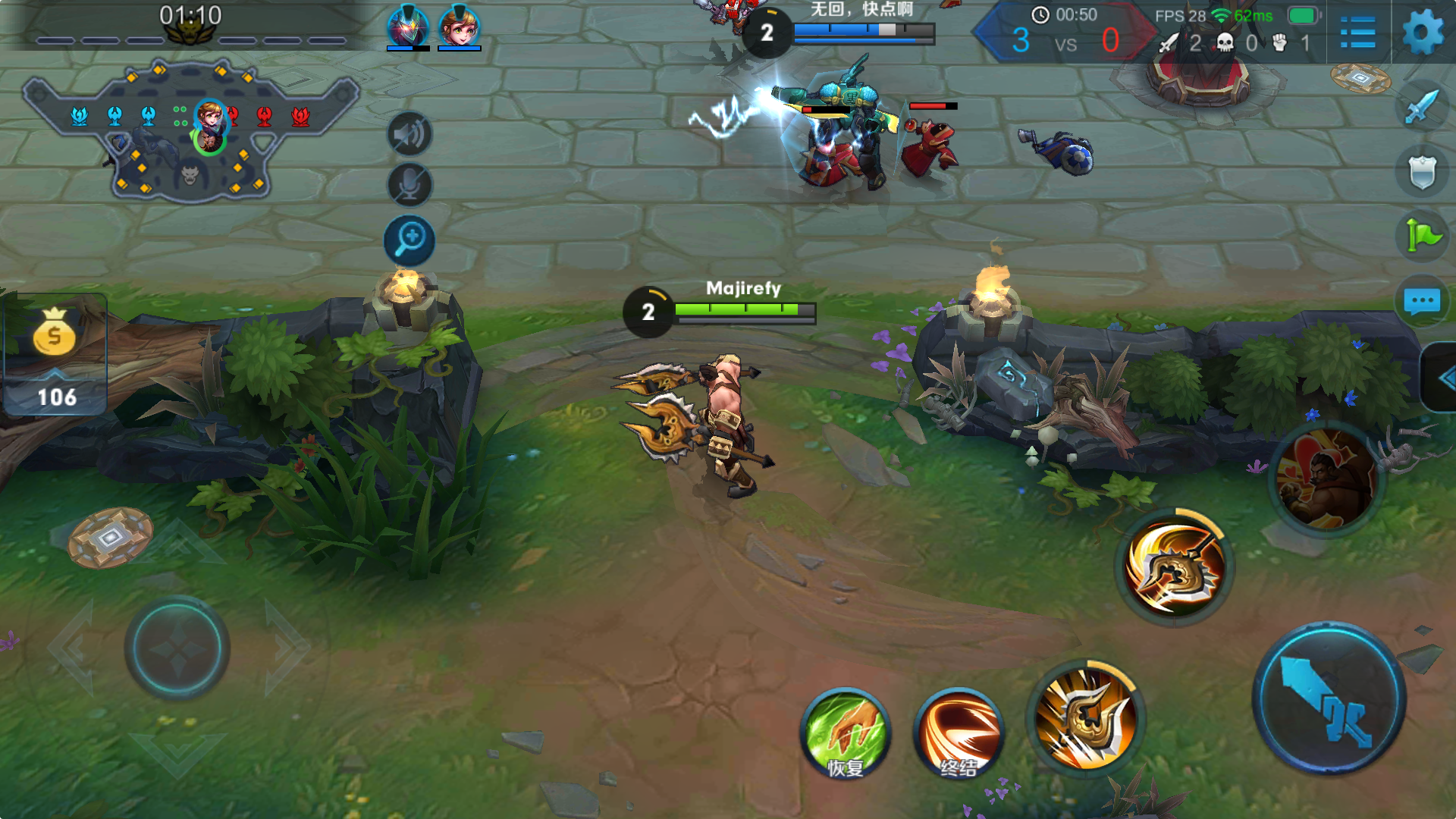The image size is (1456, 819).
Task: Toggle the speaker sound button
Action: coord(409,135)
